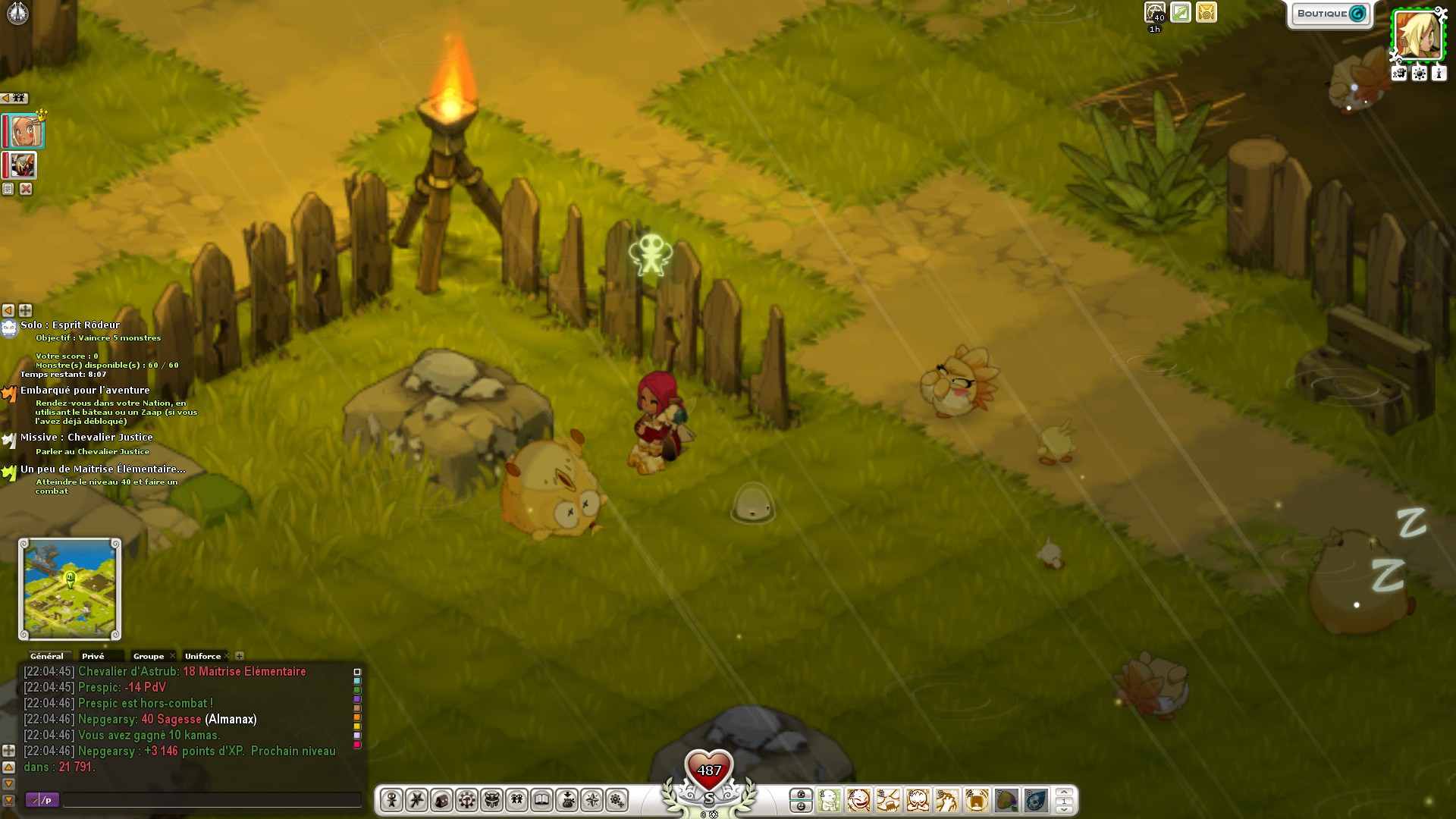Image resolution: width=1456 pixels, height=819 pixels.
Task: Open the quest book icon on the toolbar
Action: pos(541,800)
